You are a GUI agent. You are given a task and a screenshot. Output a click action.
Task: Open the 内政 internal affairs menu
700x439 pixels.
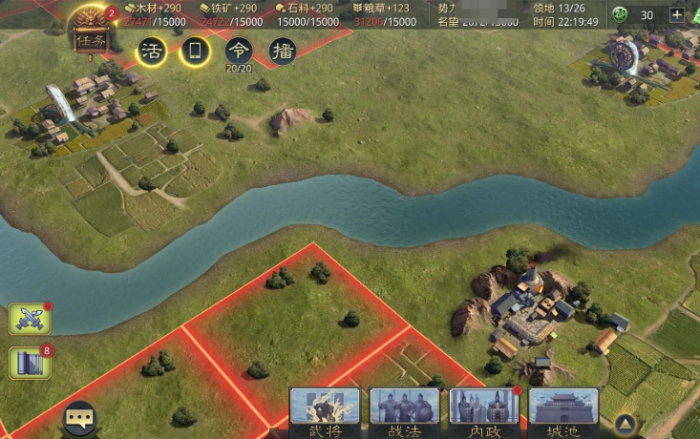coord(484,410)
